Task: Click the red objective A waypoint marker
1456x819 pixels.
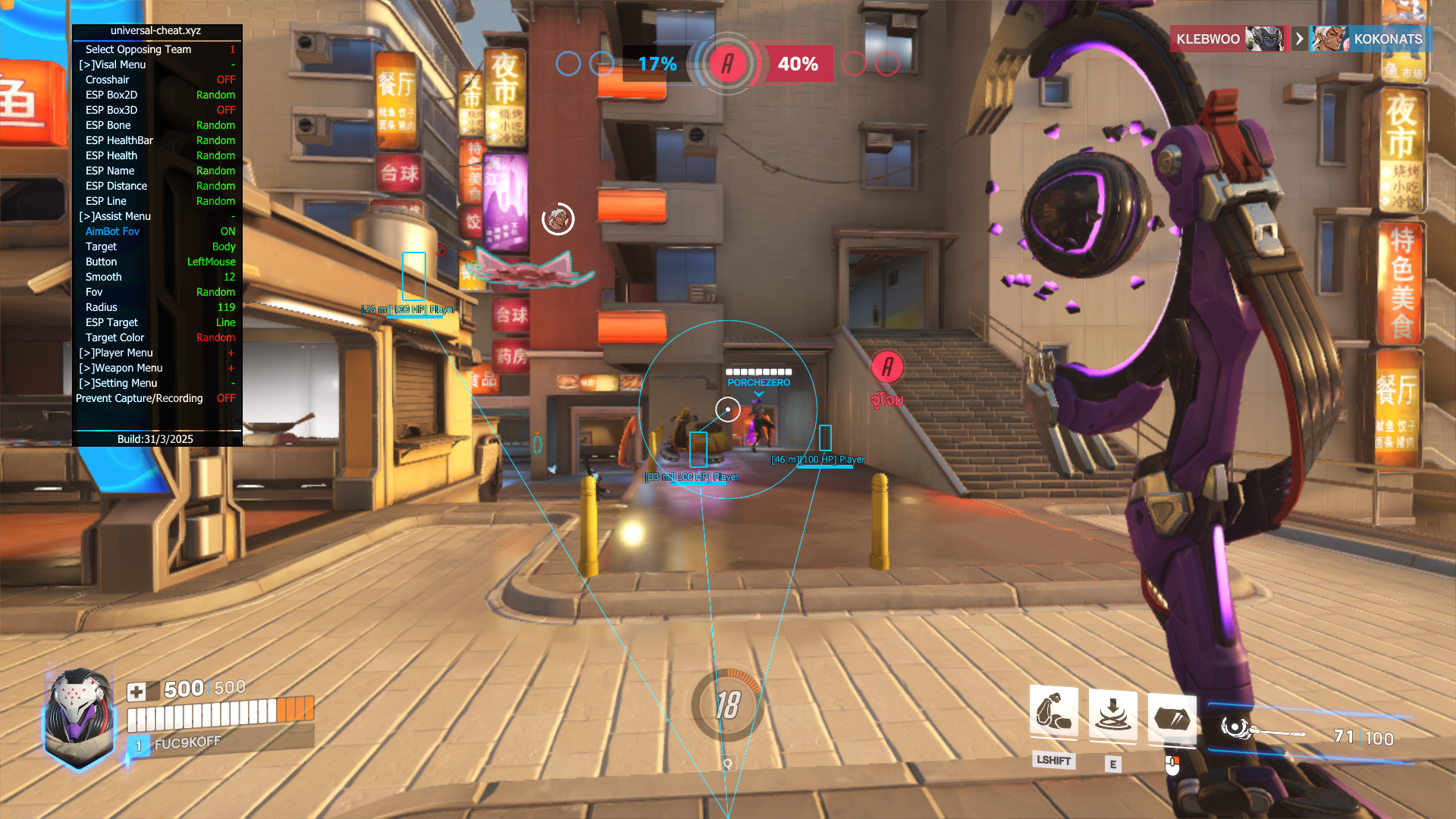Action: [886, 368]
